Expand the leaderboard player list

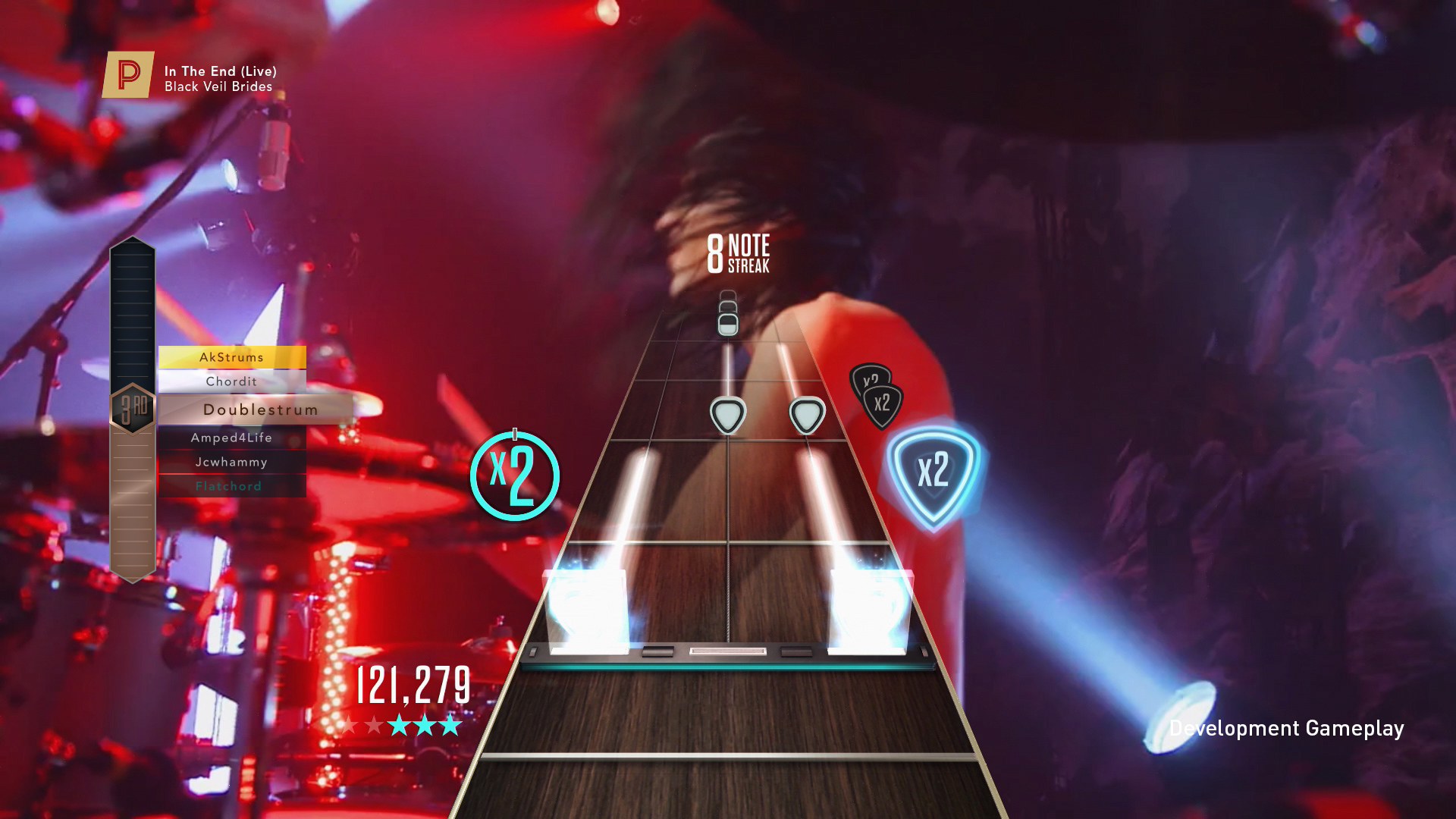[231, 421]
